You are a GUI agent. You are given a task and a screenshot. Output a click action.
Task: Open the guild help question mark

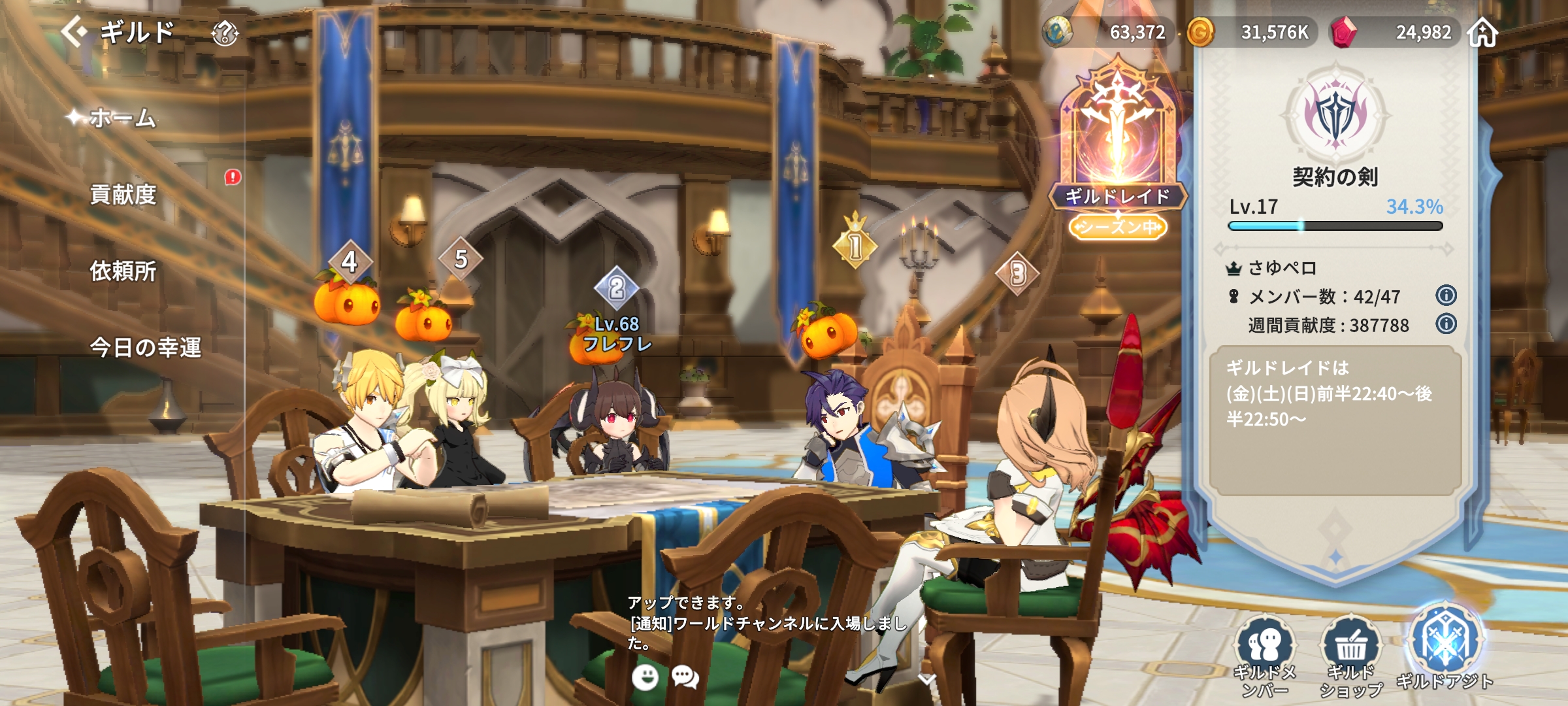pyautogui.click(x=225, y=33)
